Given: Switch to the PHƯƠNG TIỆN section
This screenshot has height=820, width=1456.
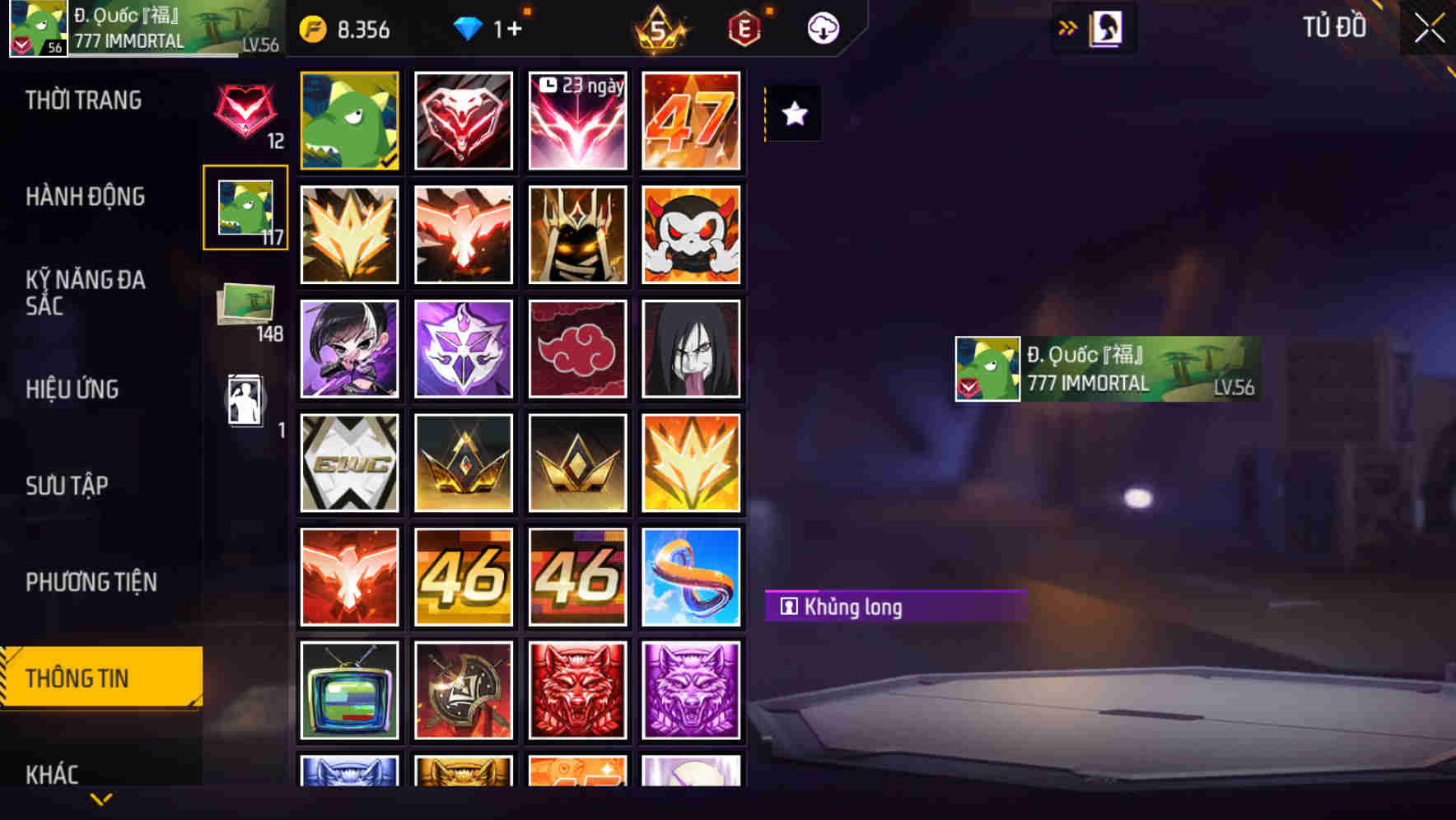Looking at the screenshot, I should pos(91,582).
